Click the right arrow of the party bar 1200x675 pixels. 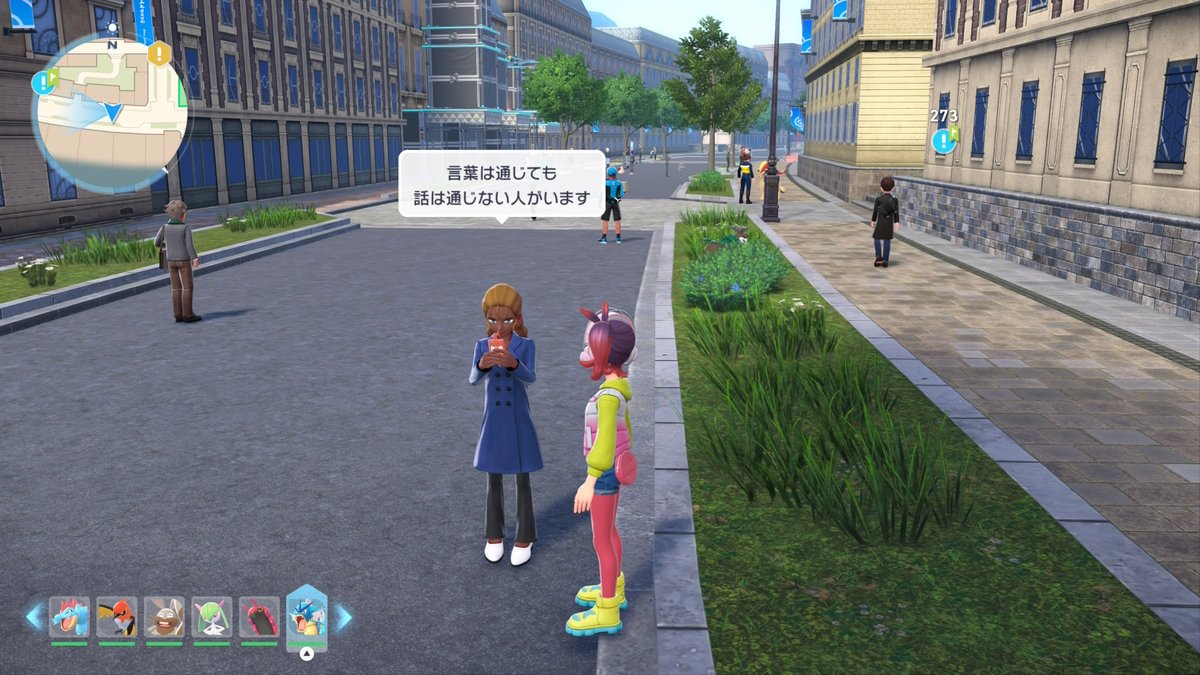[343, 617]
